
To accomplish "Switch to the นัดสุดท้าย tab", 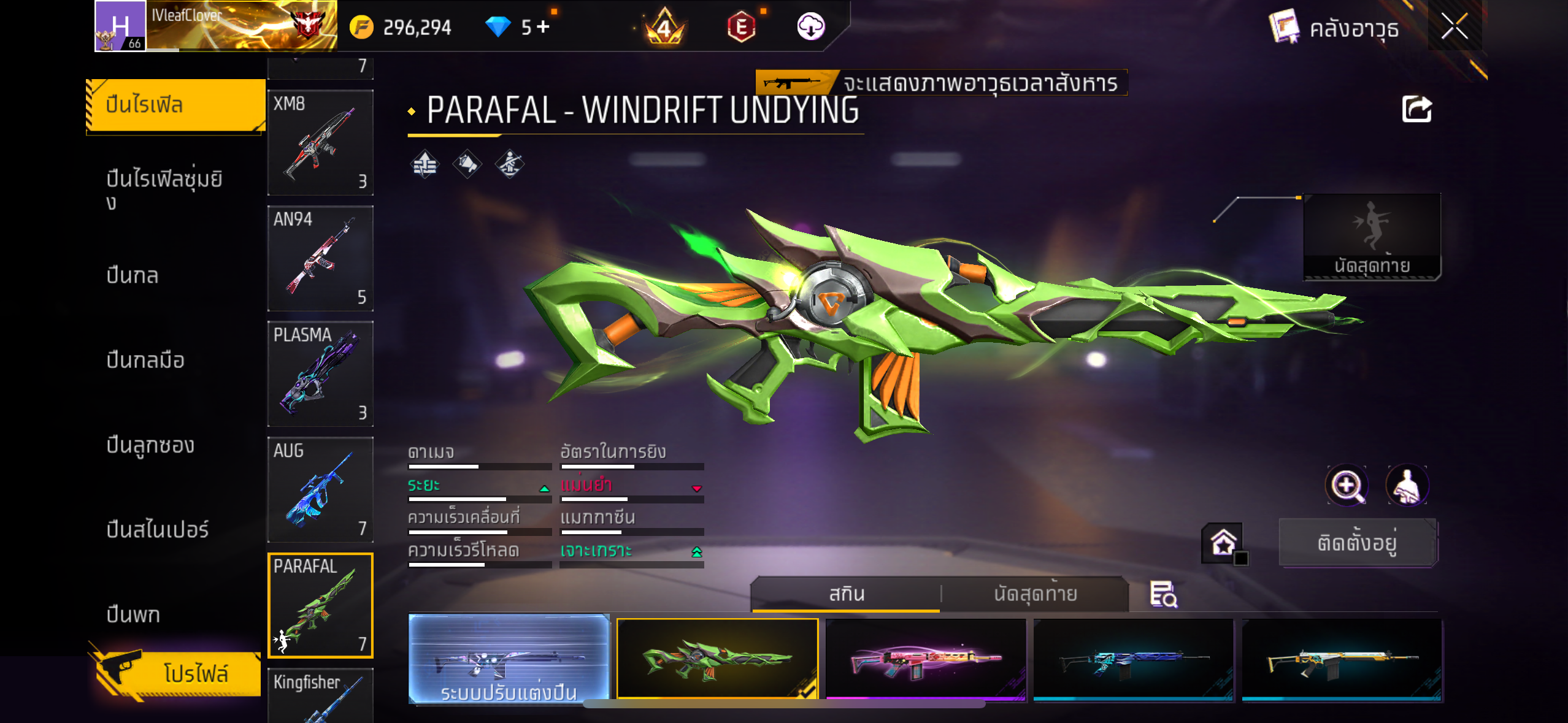I will (1035, 594).
